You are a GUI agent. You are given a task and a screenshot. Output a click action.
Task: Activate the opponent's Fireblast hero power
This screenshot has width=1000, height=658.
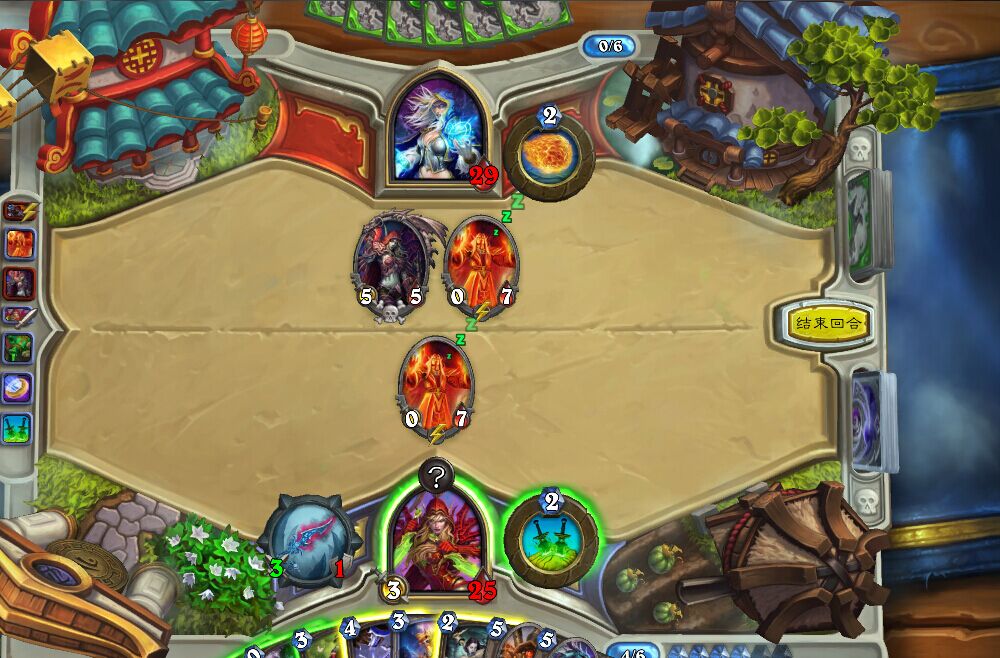549,152
